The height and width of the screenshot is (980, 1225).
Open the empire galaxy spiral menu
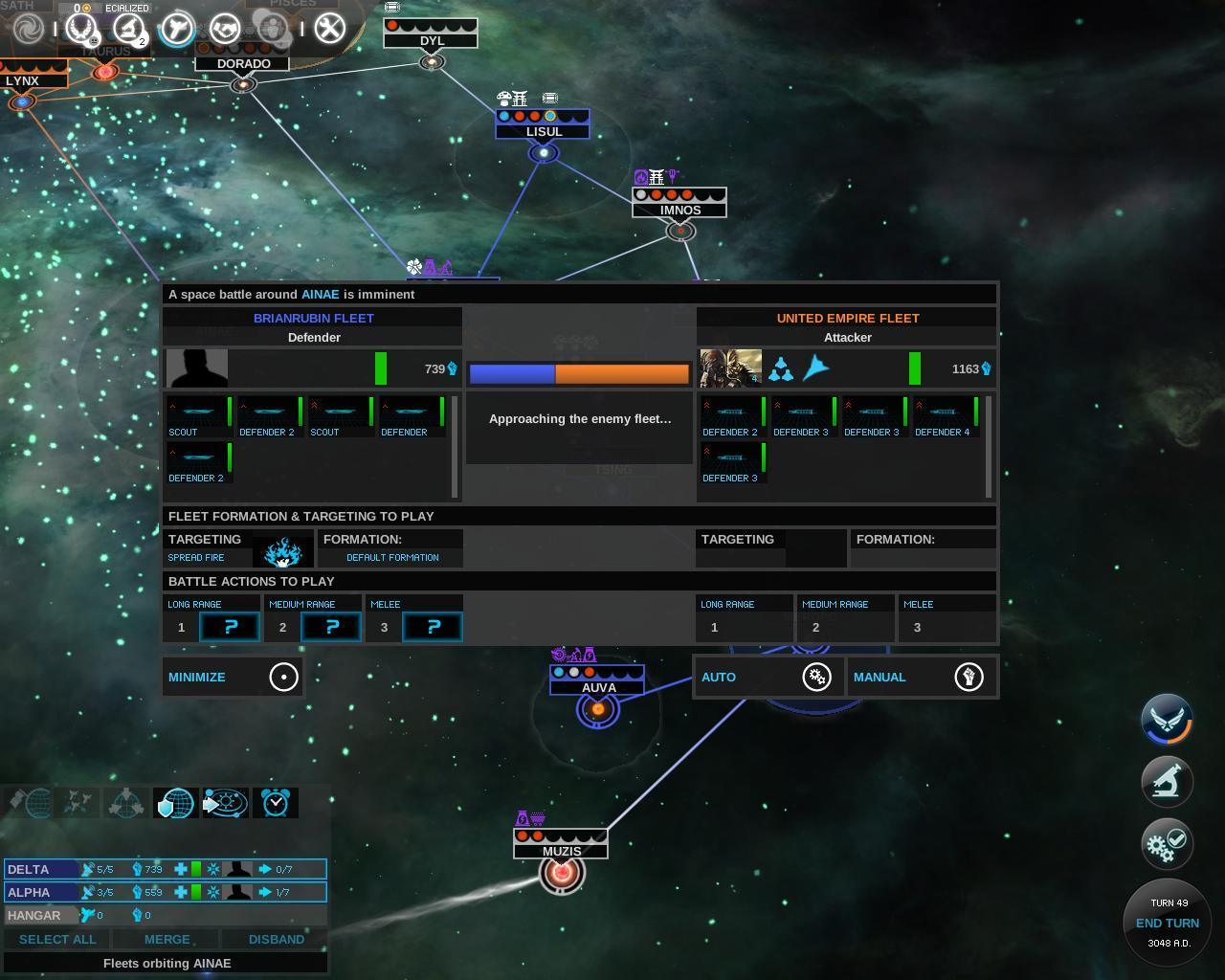point(28,29)
